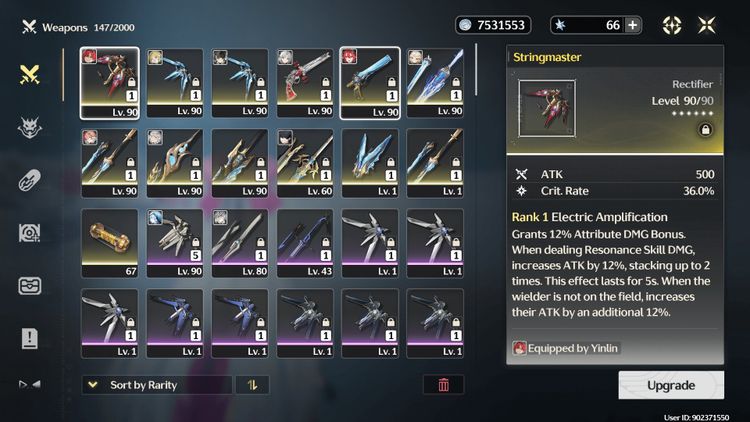Pick the Lv. 60 weapon slot
The image size is (750, 422).
(309, 163)
